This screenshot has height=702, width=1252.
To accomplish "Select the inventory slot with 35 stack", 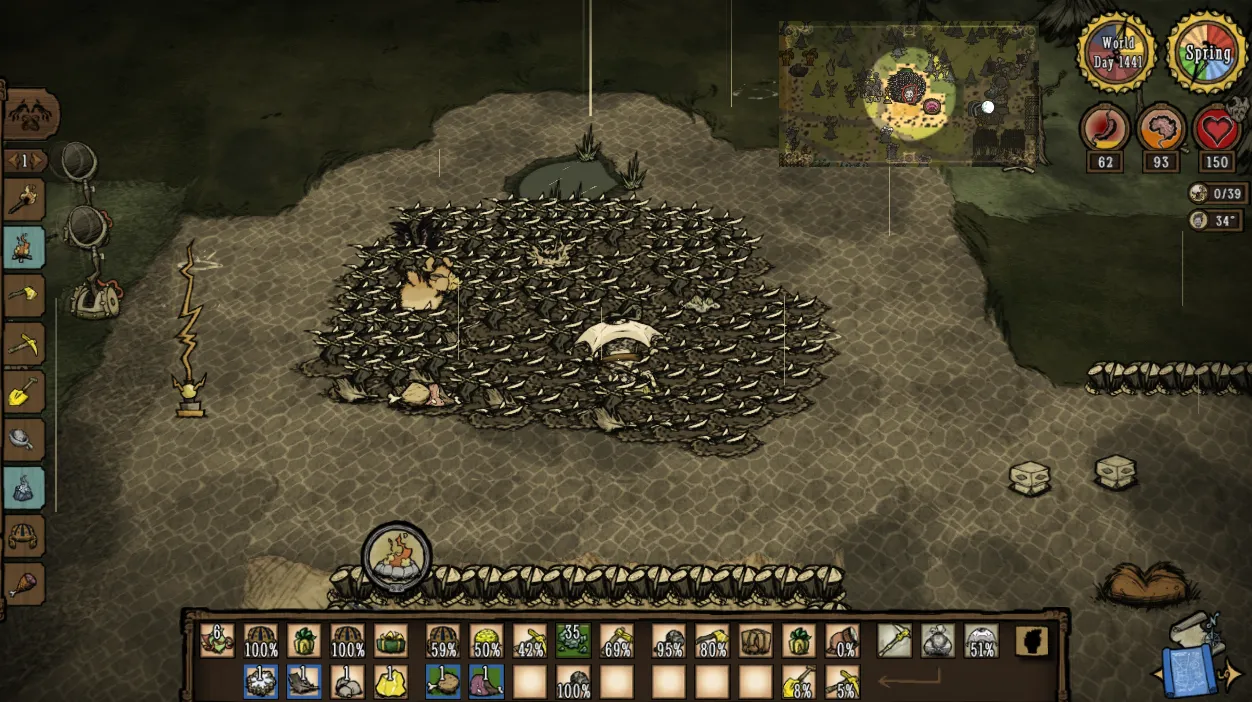I will point(573,641).
